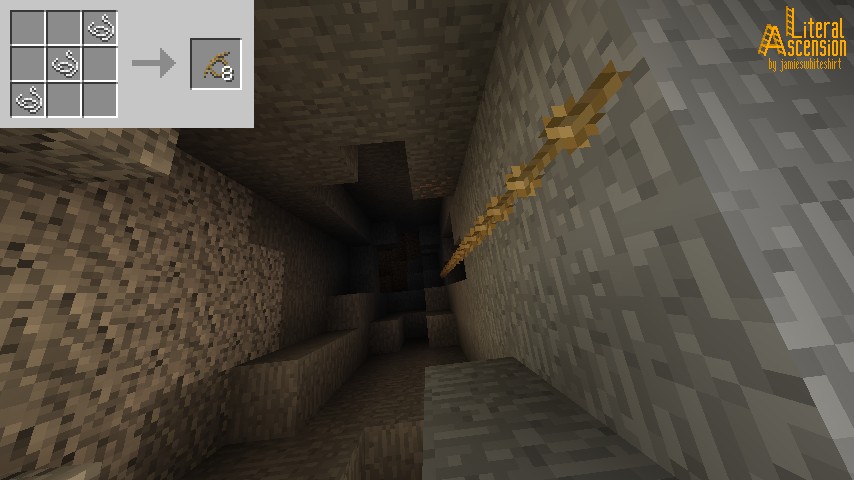Pick the string in the top-right crafting slot
Viewport: 854px width, 480px height.
[100, 28]
